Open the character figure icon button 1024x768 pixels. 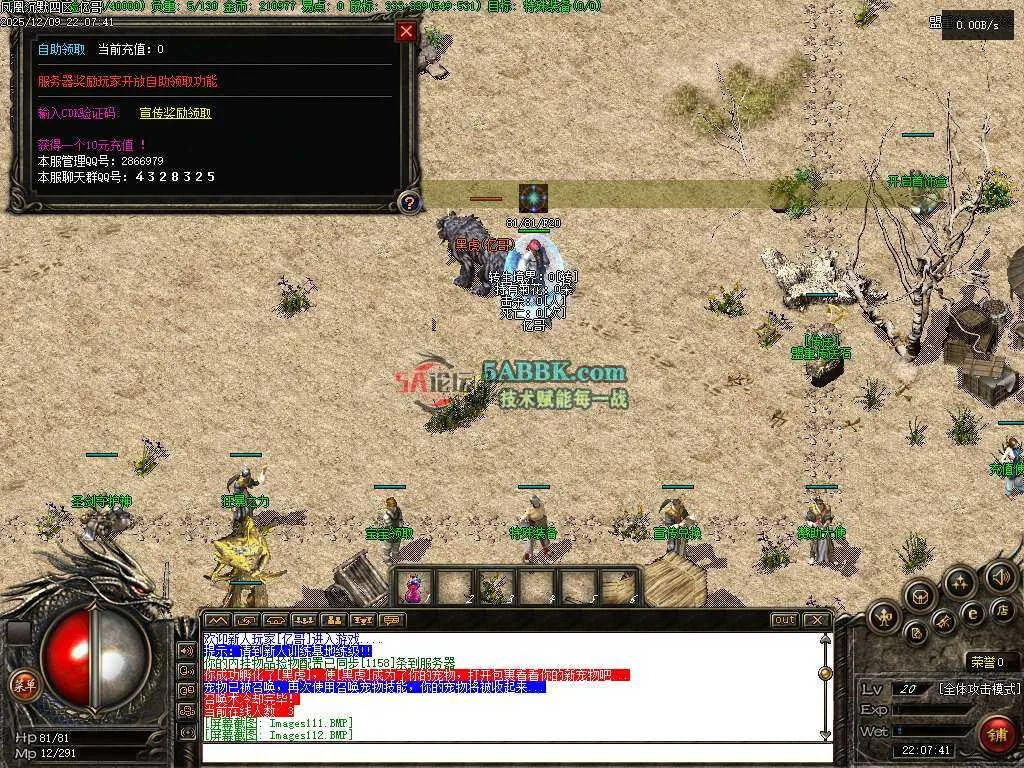click(886, 617)
